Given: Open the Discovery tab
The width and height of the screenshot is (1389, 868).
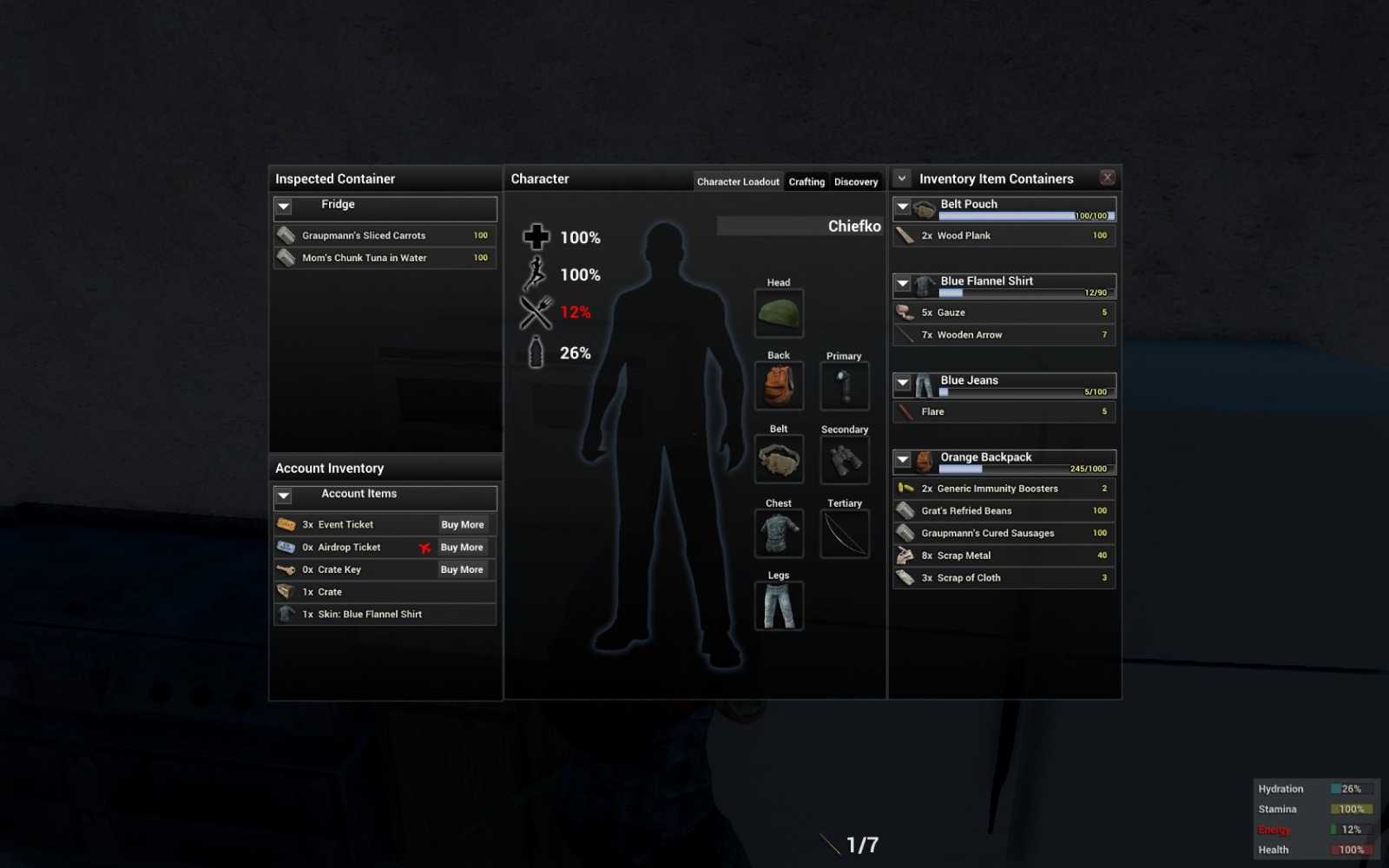Looking at the screenshot, I should [x=855, y=181].
